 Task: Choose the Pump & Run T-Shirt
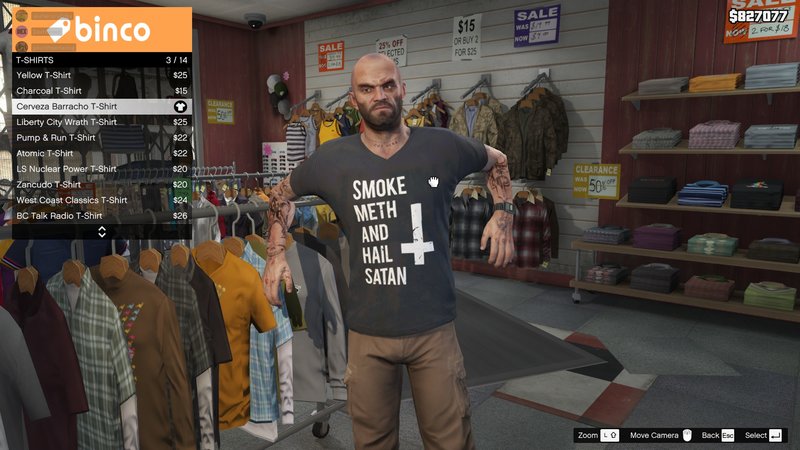100,138
